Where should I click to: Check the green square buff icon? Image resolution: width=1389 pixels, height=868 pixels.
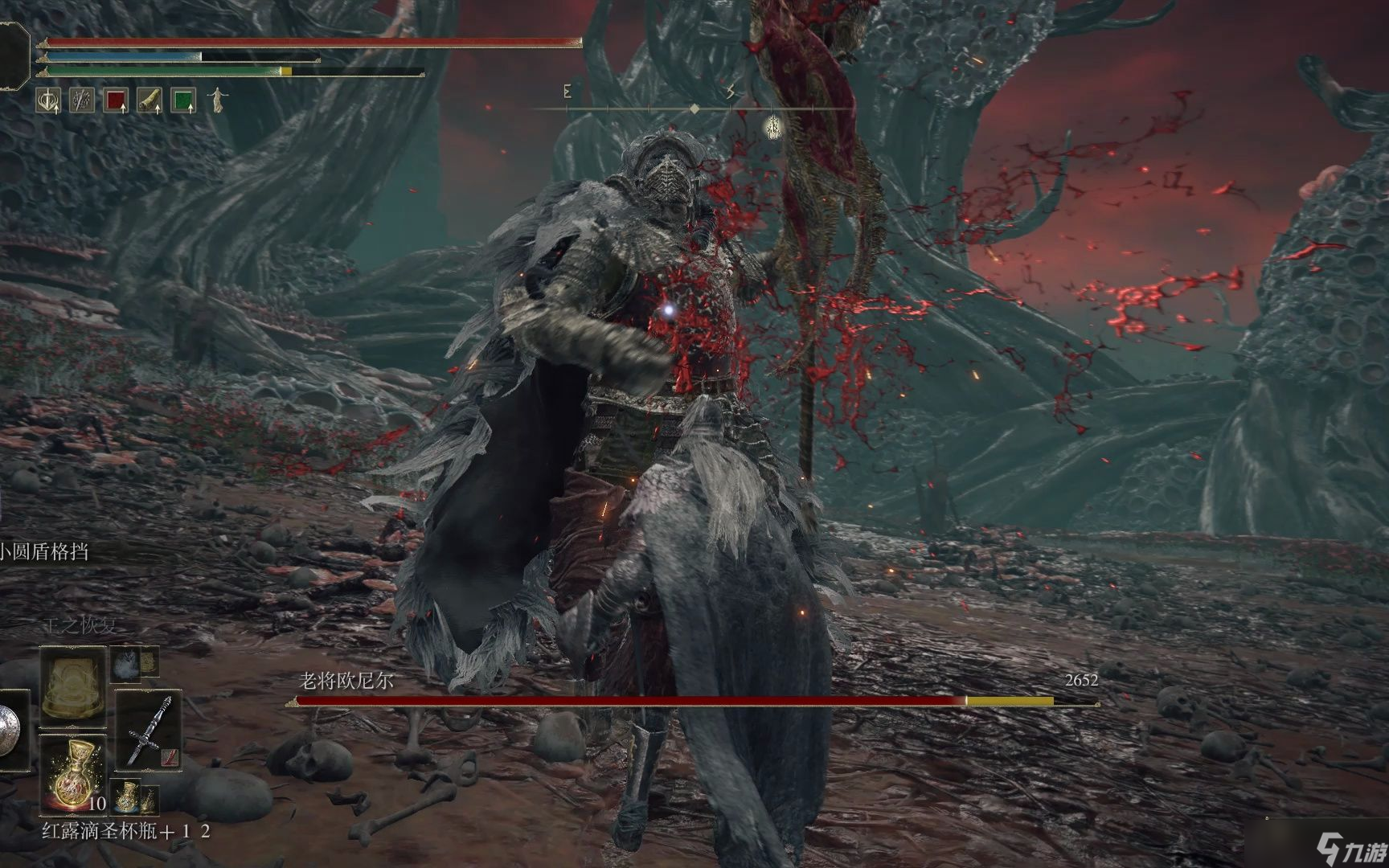(x=184, y=100)
